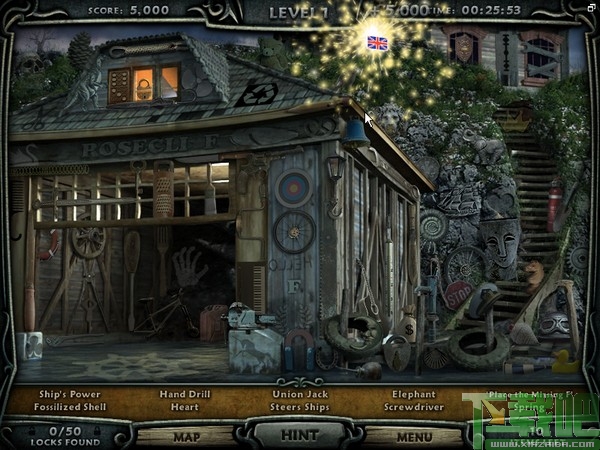The image size is (600, 450).
Task: Pick 'Screwdriver' from the item list
Action: [416, 408]
